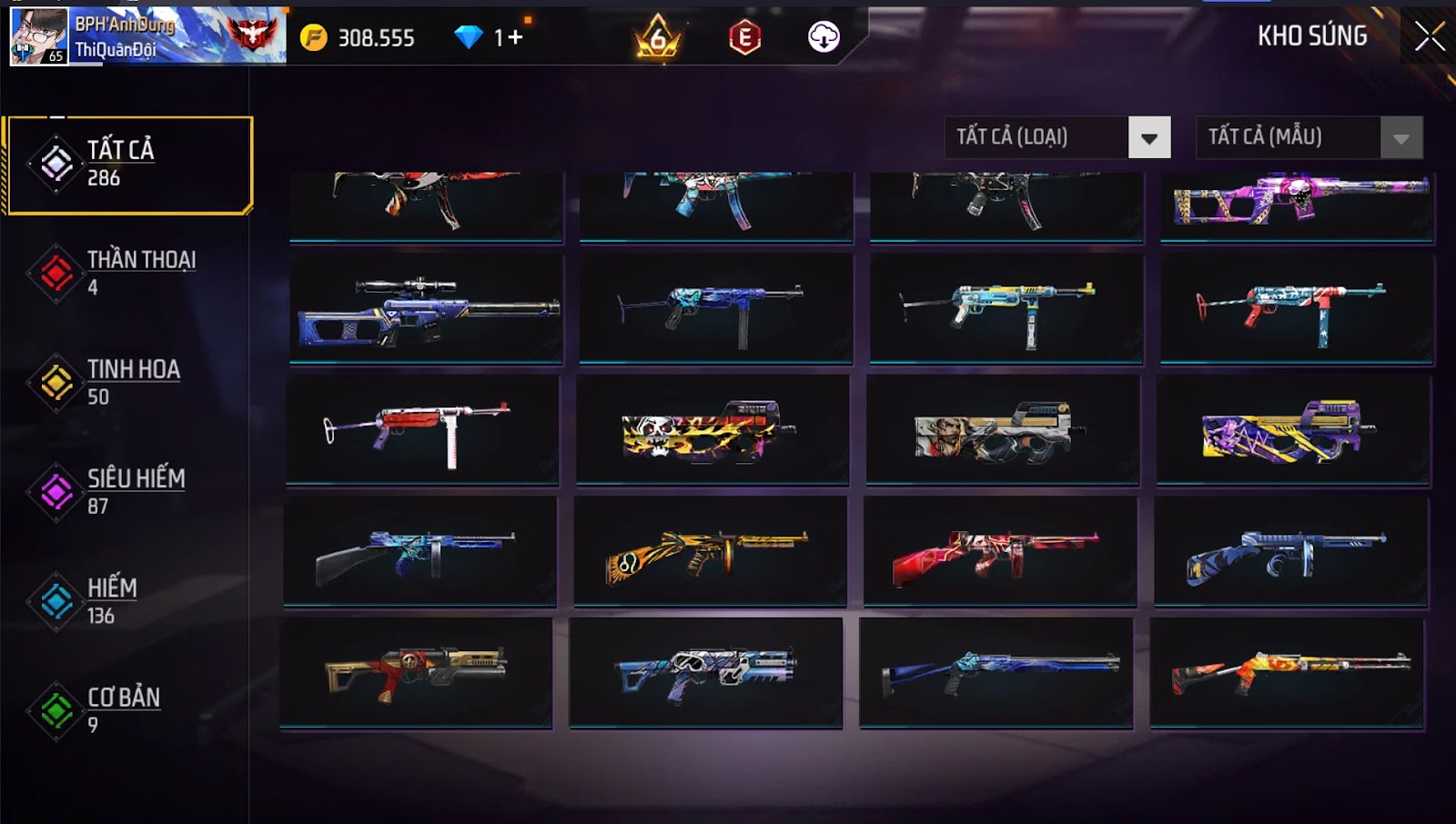Switch to the Thần Thoại rarity tab
This screenshot has width=1456, height=824.
pyautogui.click(x=127, y=273)
